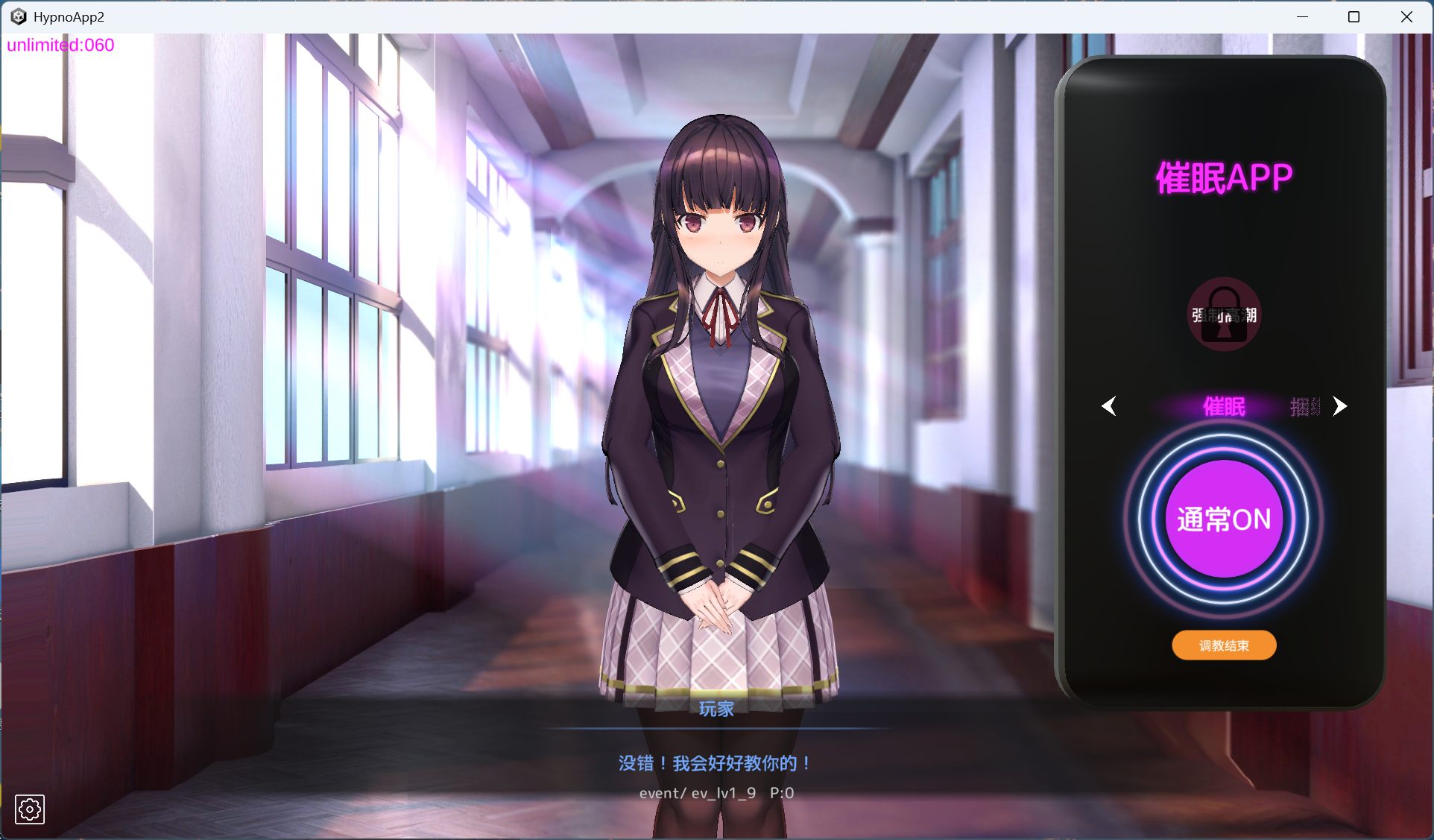Tap the orange 调教结束 button
The width and height of the screenshot is (1434, 840).
[1223, 645]
